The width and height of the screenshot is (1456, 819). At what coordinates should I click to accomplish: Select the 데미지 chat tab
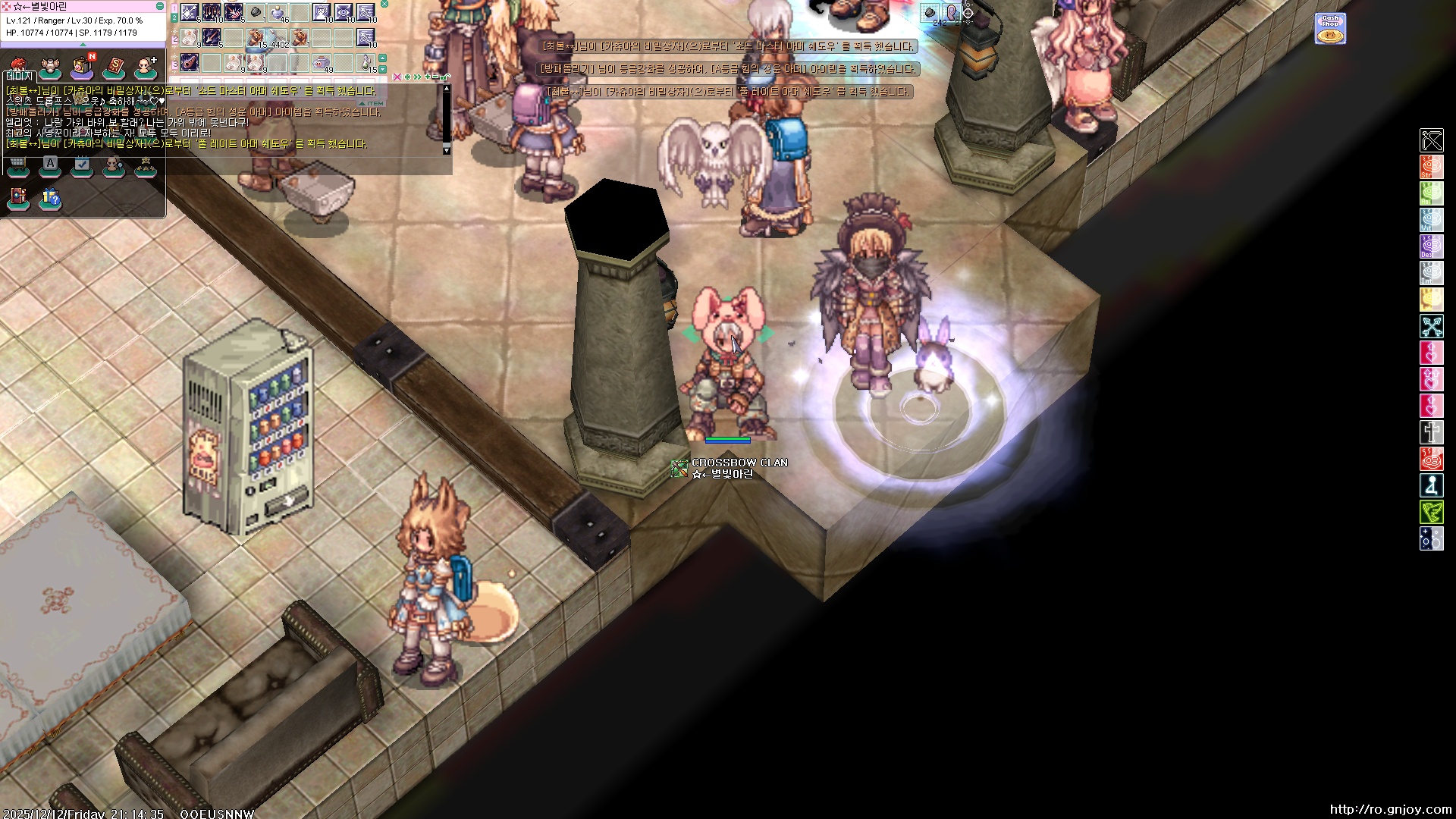point(18,77)
